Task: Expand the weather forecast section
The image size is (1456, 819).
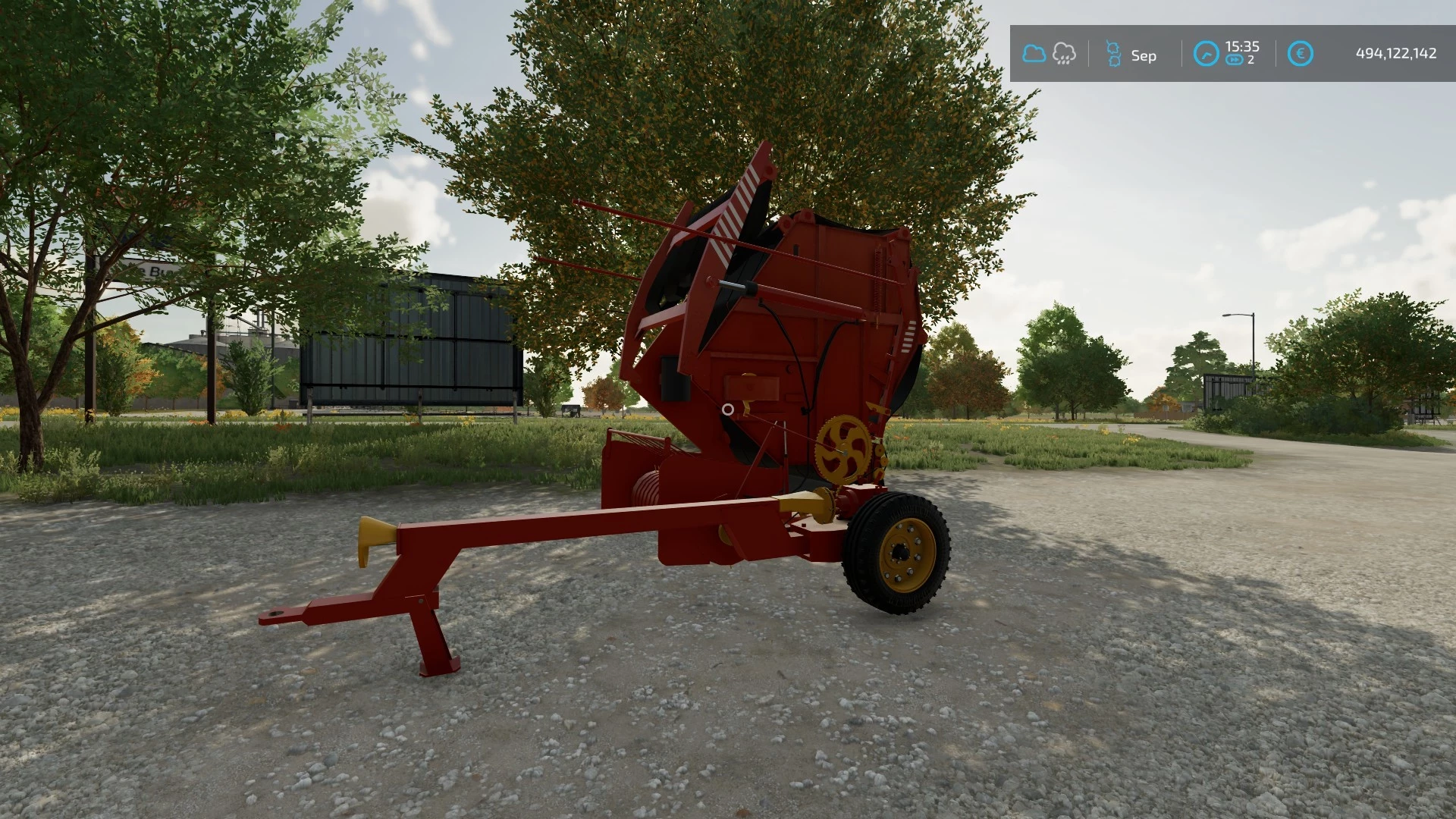Action: (1063, 53)
